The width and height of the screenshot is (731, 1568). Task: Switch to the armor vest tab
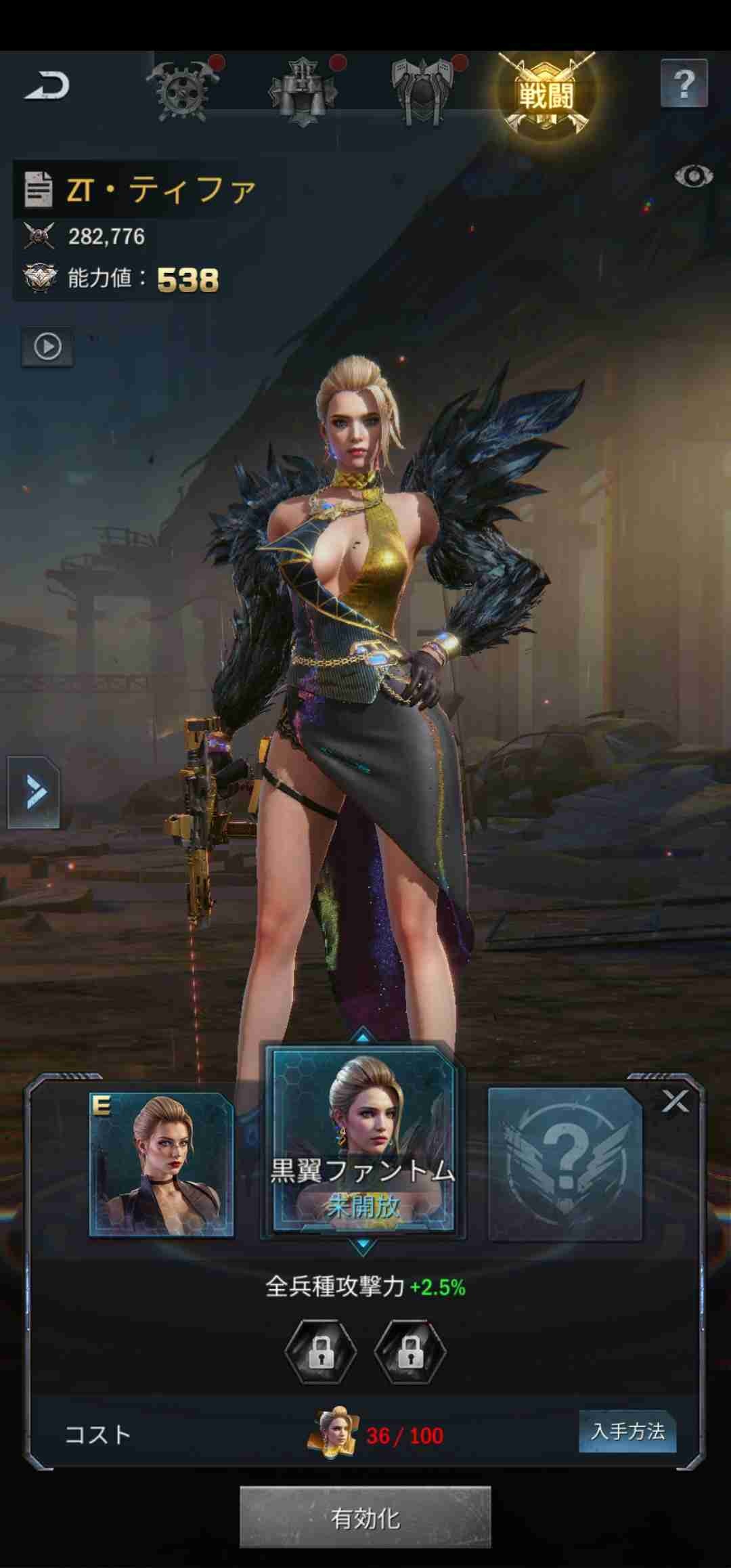[303, 91]
